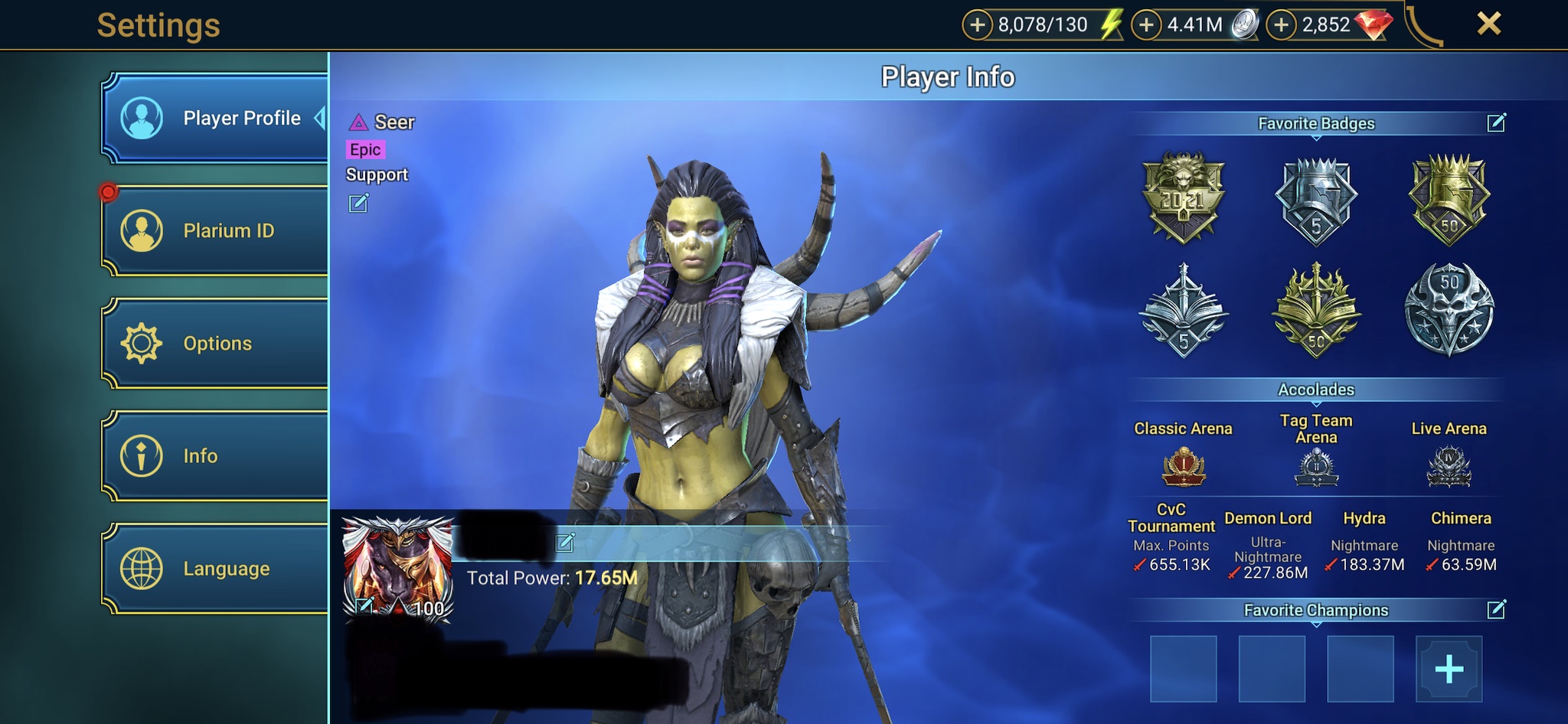
Task: Add silver using the plus button
Action: (1146, 25)
